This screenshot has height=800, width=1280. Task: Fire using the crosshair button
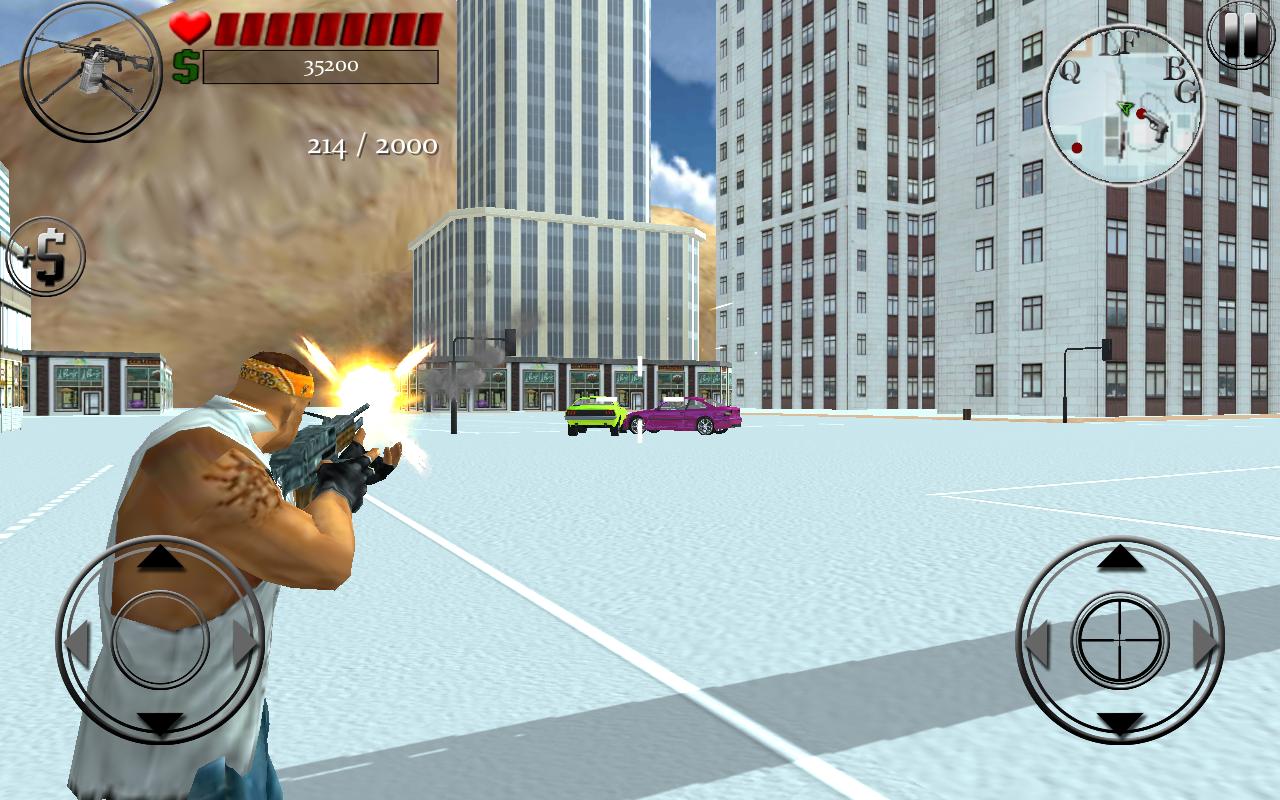1120,640
